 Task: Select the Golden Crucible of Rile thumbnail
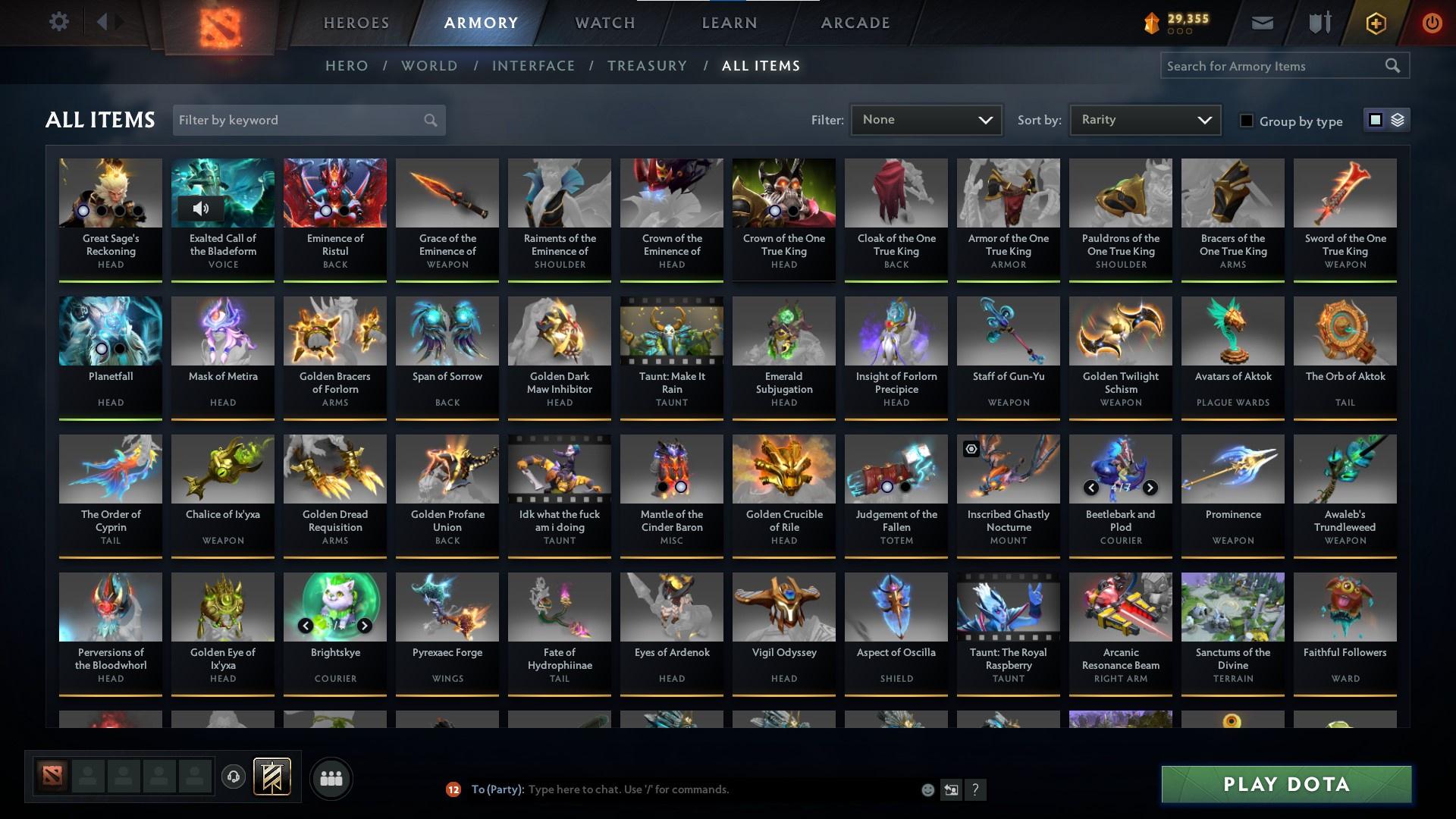pos(783,469)
